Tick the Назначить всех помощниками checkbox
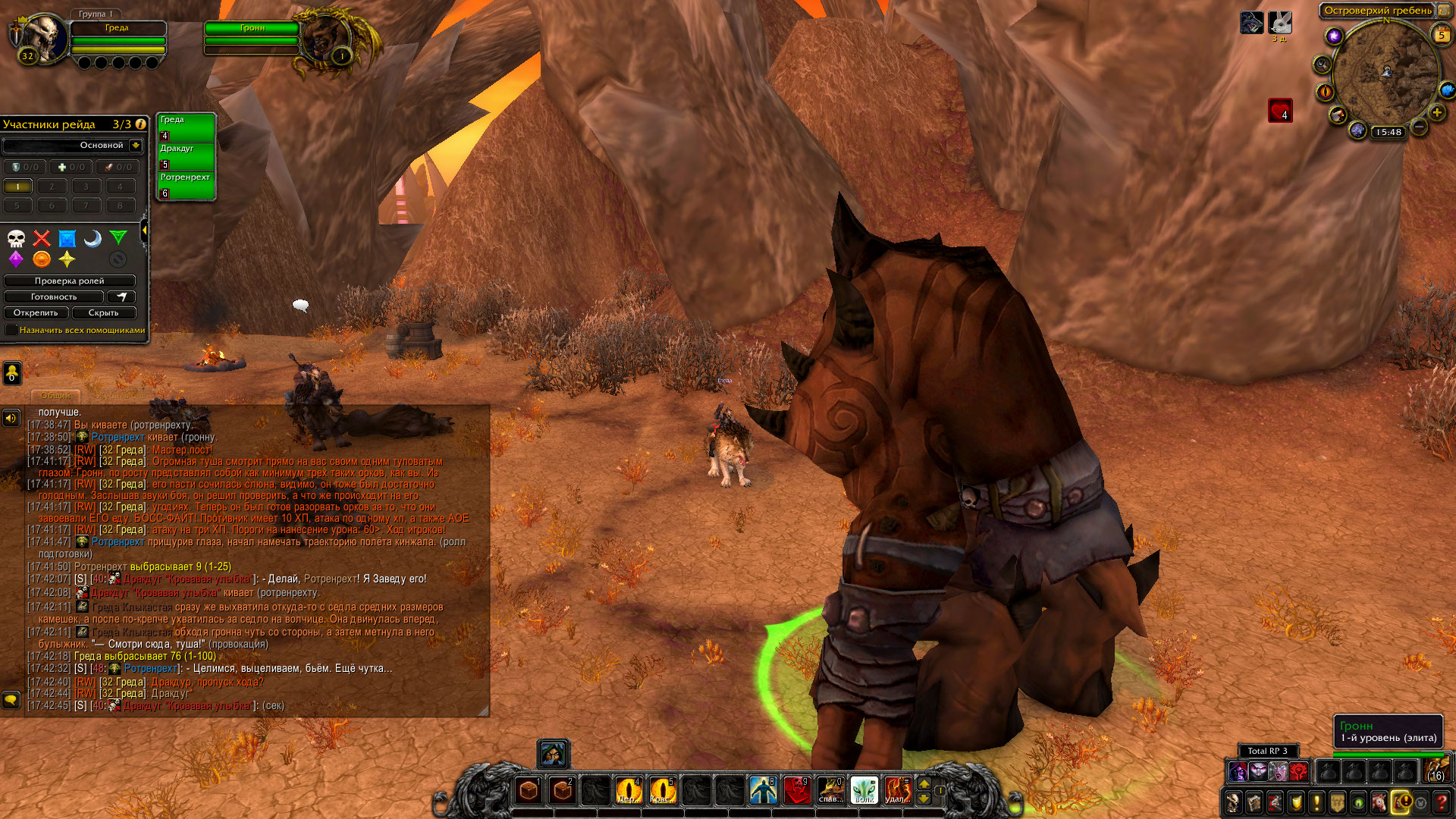The image size is (1456, 819). [x=11, y=330]
